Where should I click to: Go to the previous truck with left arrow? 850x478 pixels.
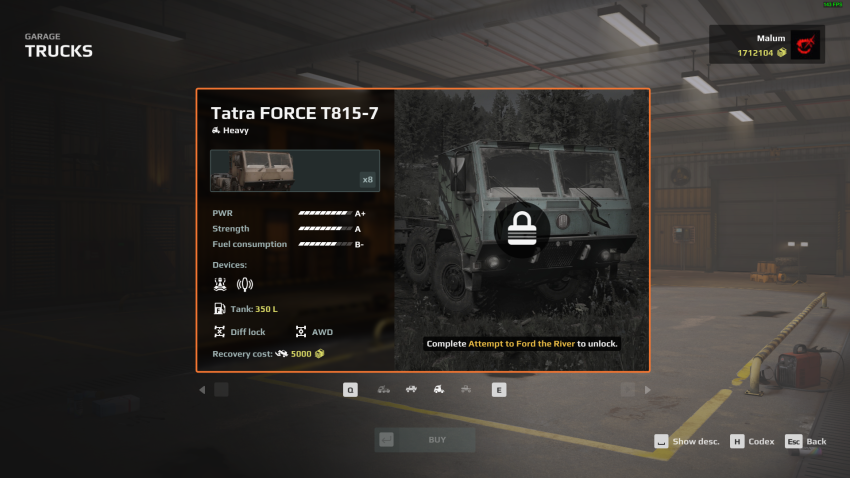[202, 390]
